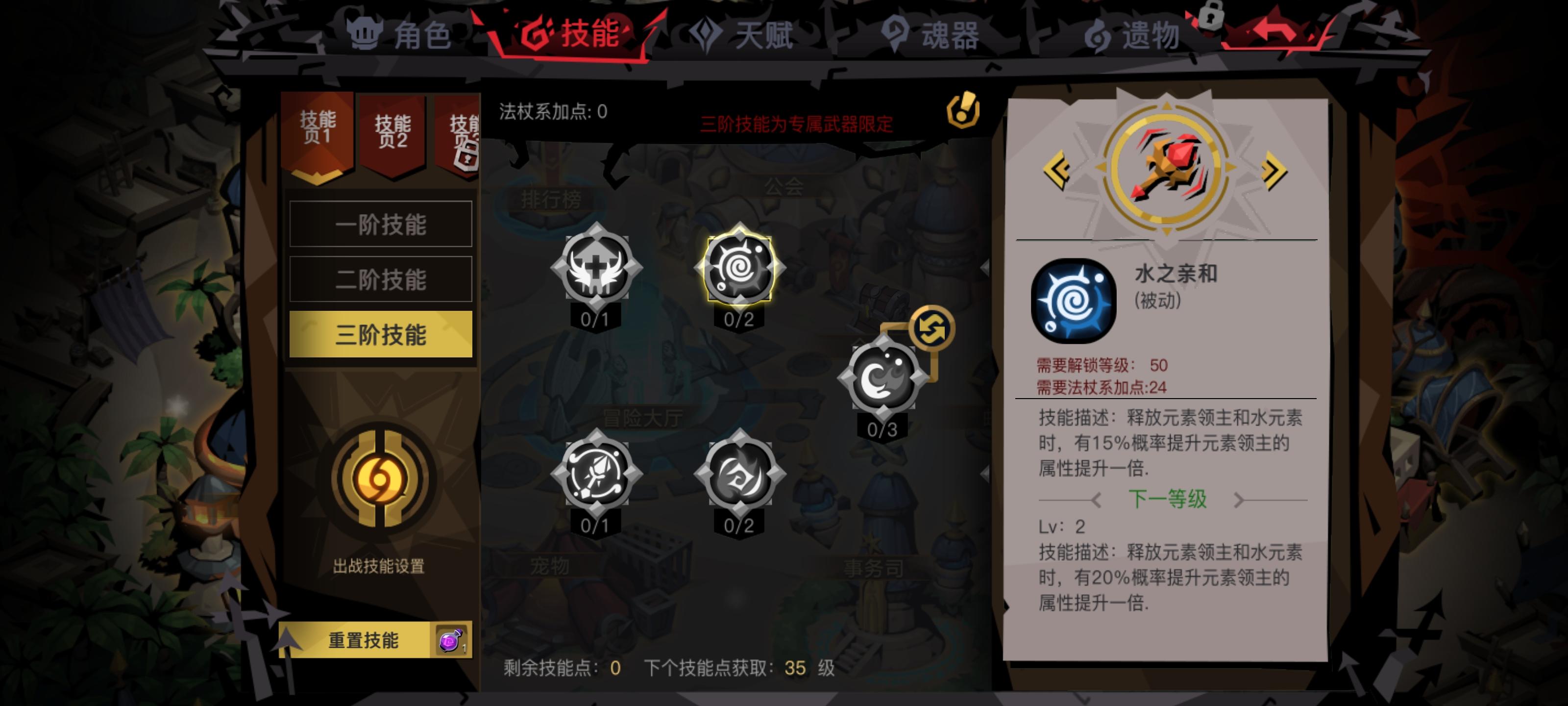Viewport: 1568px width, 706px height.
Task: Activate the 三阶技能 filter
Action: 382,335
